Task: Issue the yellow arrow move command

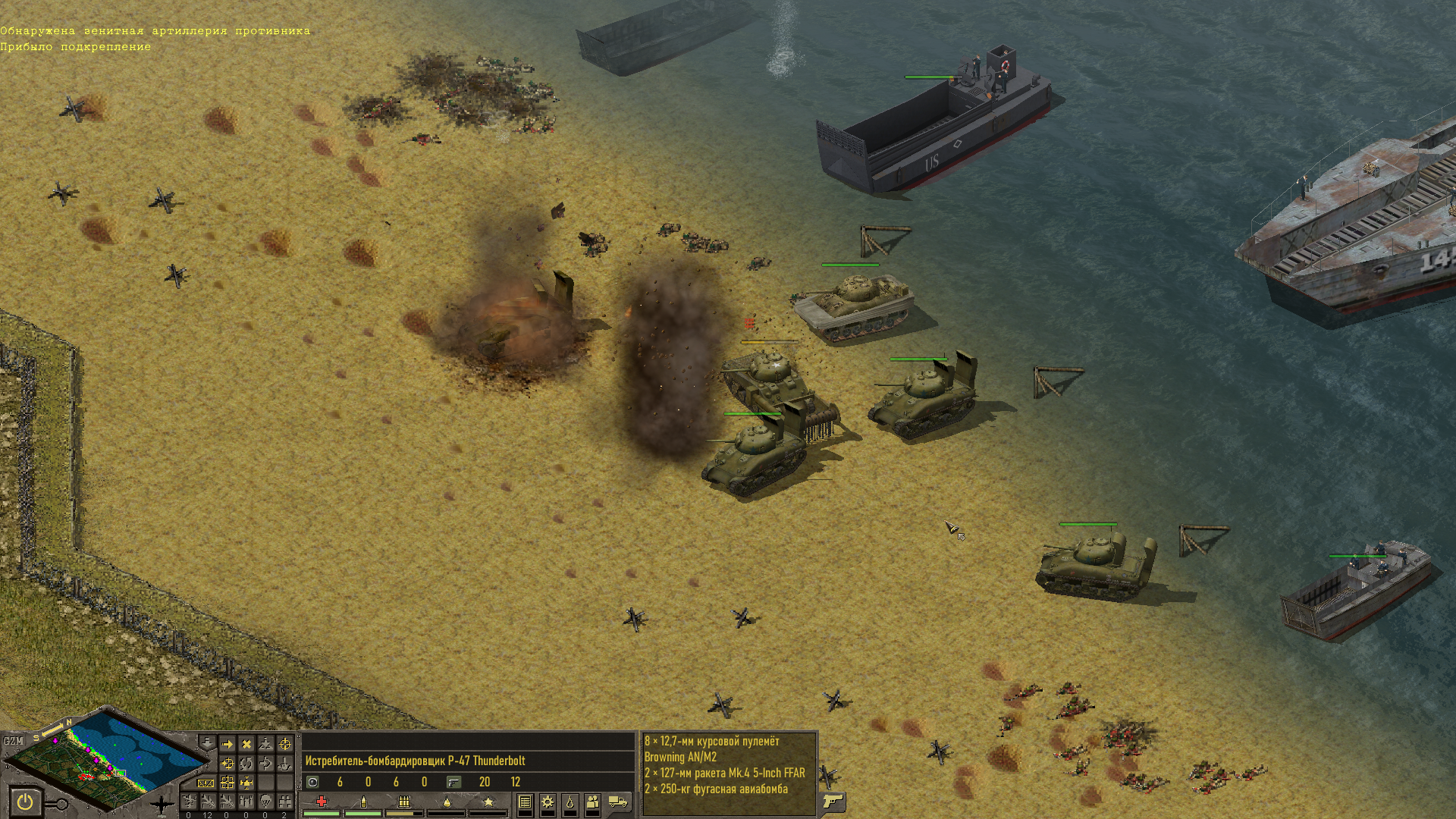Action: pyautogui.click(x=227, y=745)
